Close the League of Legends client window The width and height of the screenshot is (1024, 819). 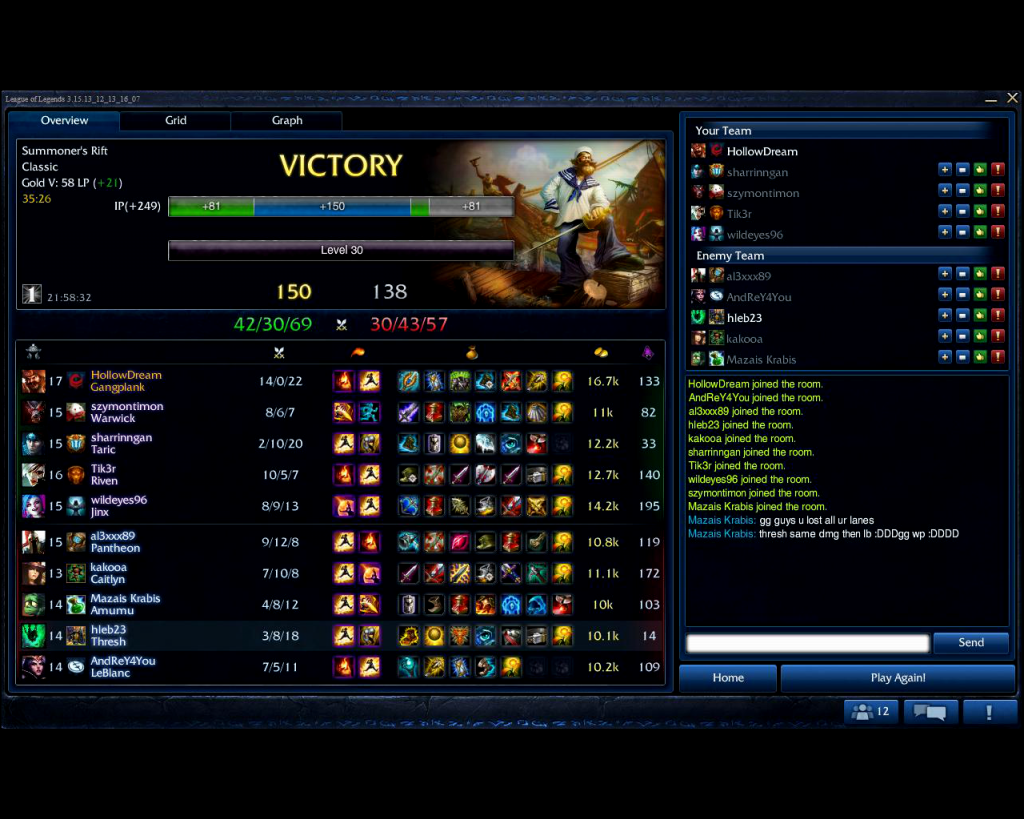point(1012,98)
